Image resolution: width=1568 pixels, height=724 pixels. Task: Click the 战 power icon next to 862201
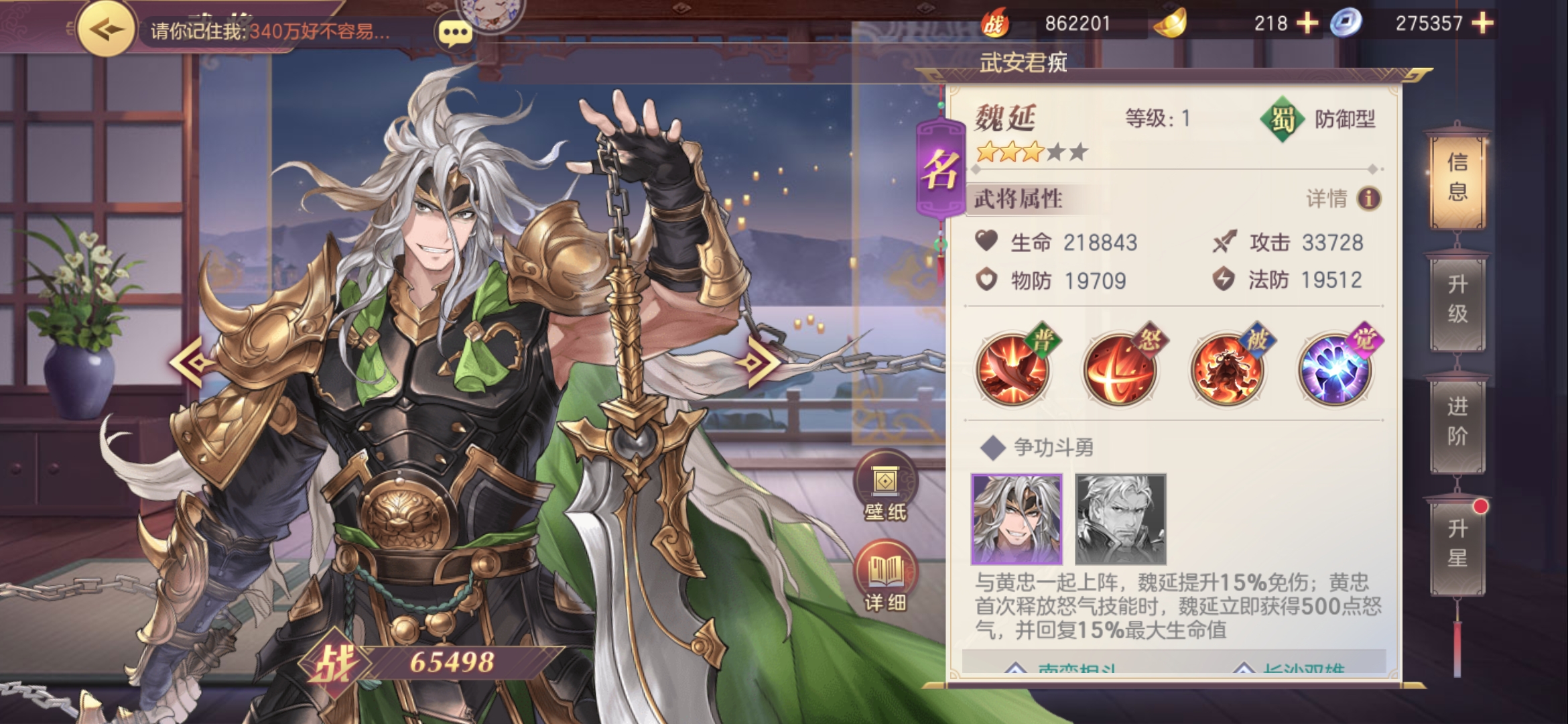pyautogui.click(x=998, y=22)
